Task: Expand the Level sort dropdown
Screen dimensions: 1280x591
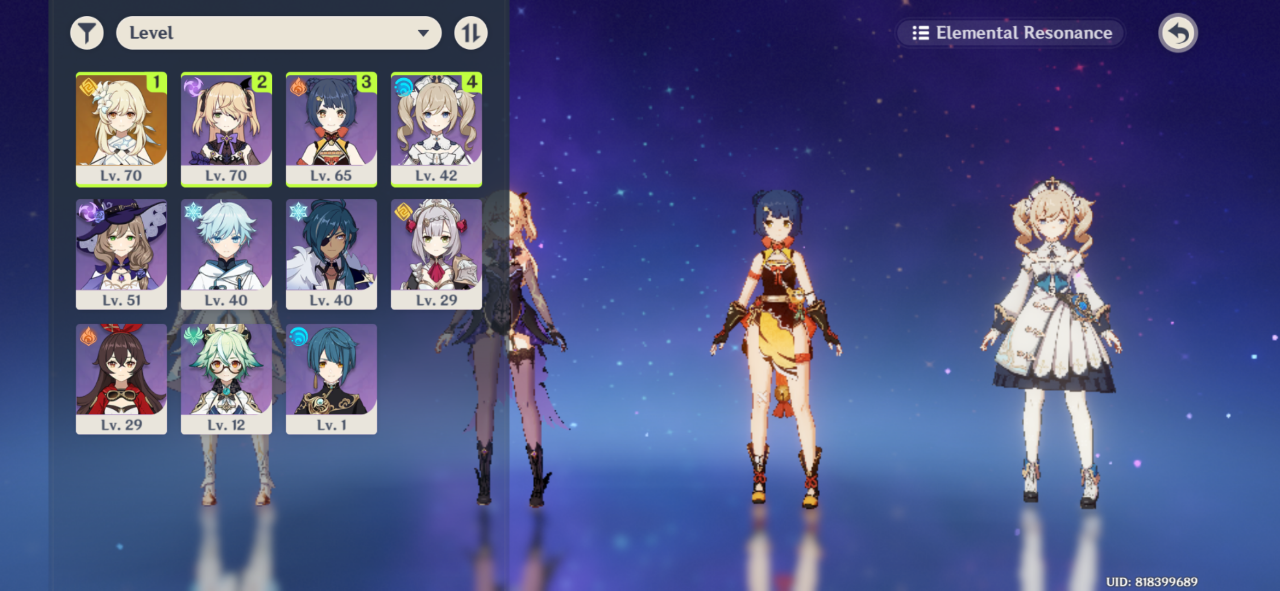Action: [278, 33]
